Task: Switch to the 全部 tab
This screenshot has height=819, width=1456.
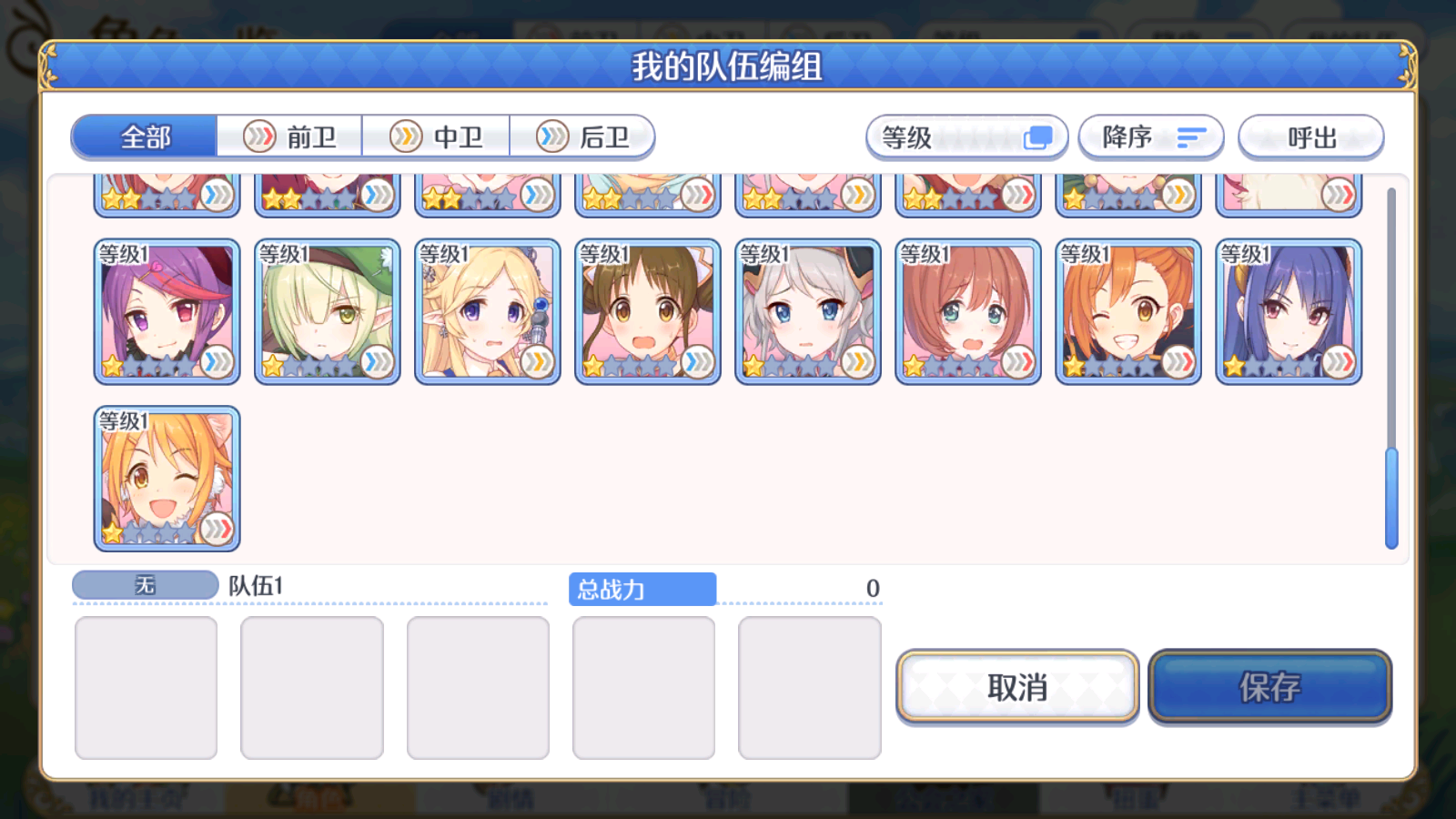Action: coord(143,136)
